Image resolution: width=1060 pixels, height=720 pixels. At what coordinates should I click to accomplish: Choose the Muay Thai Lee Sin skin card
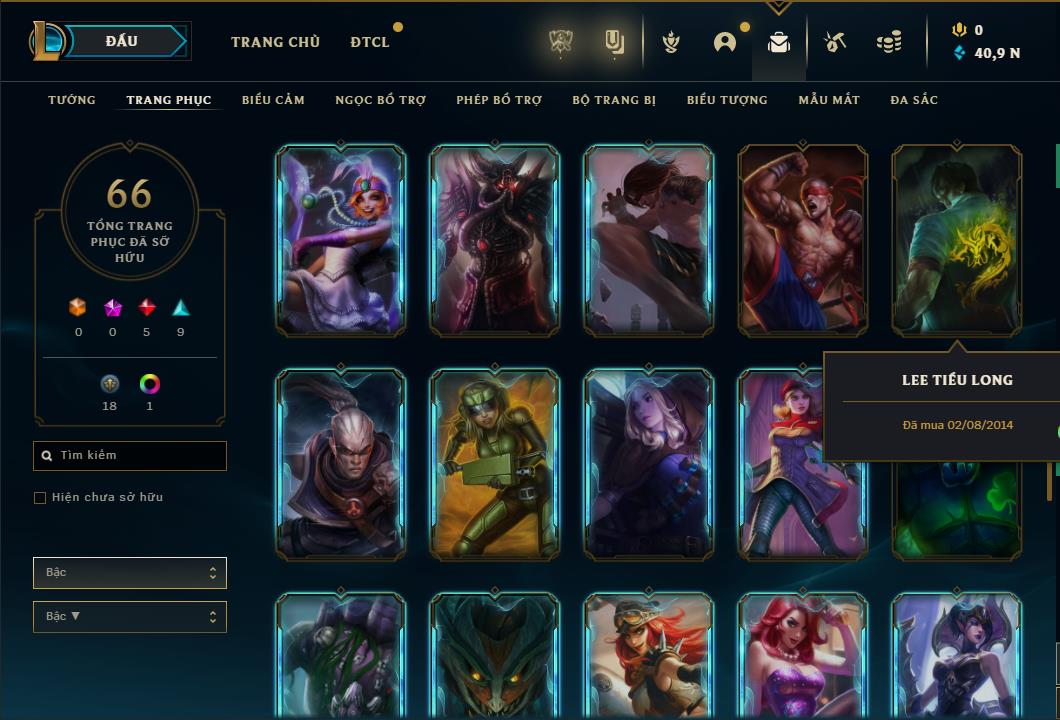(x=803, y=240)
